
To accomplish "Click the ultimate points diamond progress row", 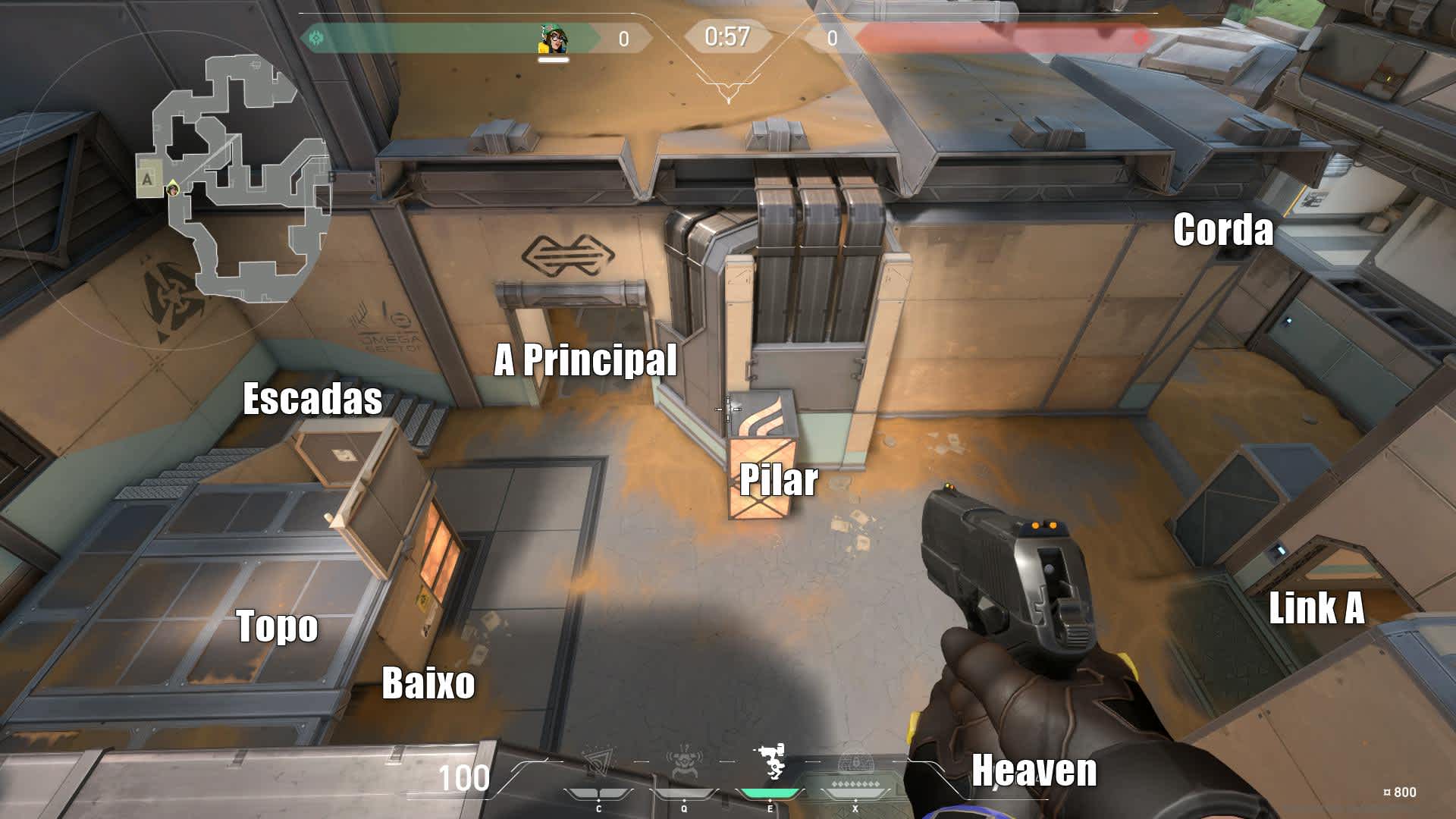I will pyautogui.click(x=856, y=783).
